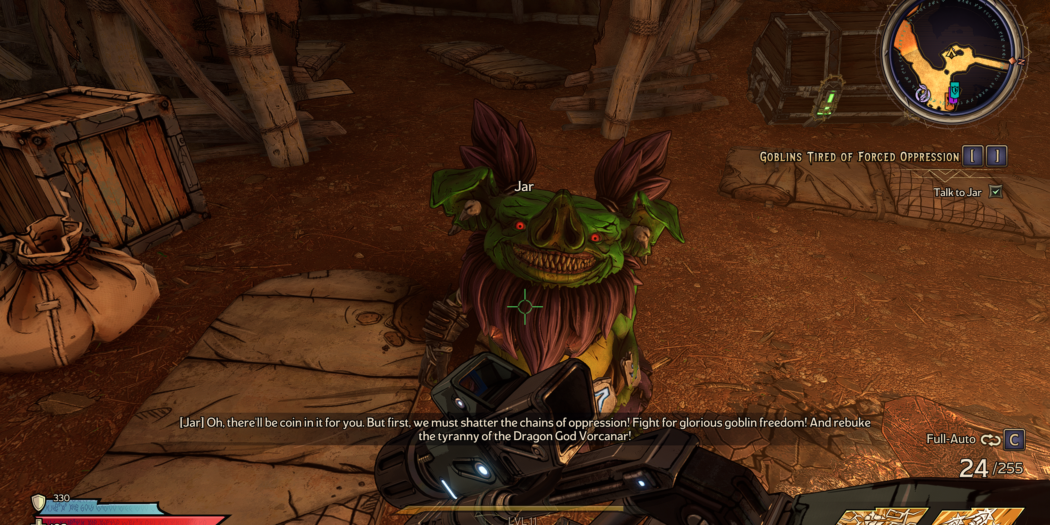Click the left golden action skill icon
This screenshot has width=1050, height=525.
coord(881,516)
